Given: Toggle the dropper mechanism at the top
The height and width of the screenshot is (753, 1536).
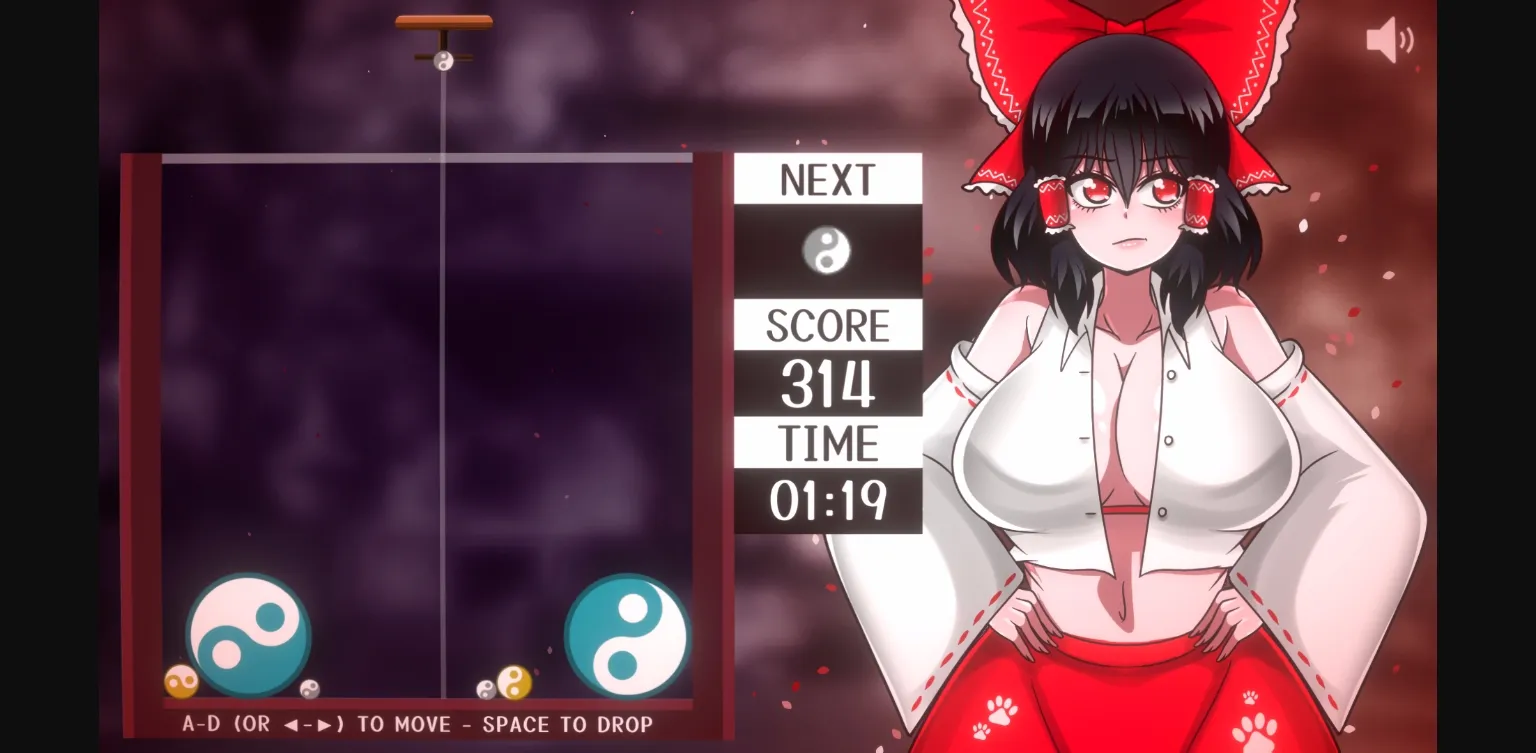Looking at the screenshot, I should point(443,22).
